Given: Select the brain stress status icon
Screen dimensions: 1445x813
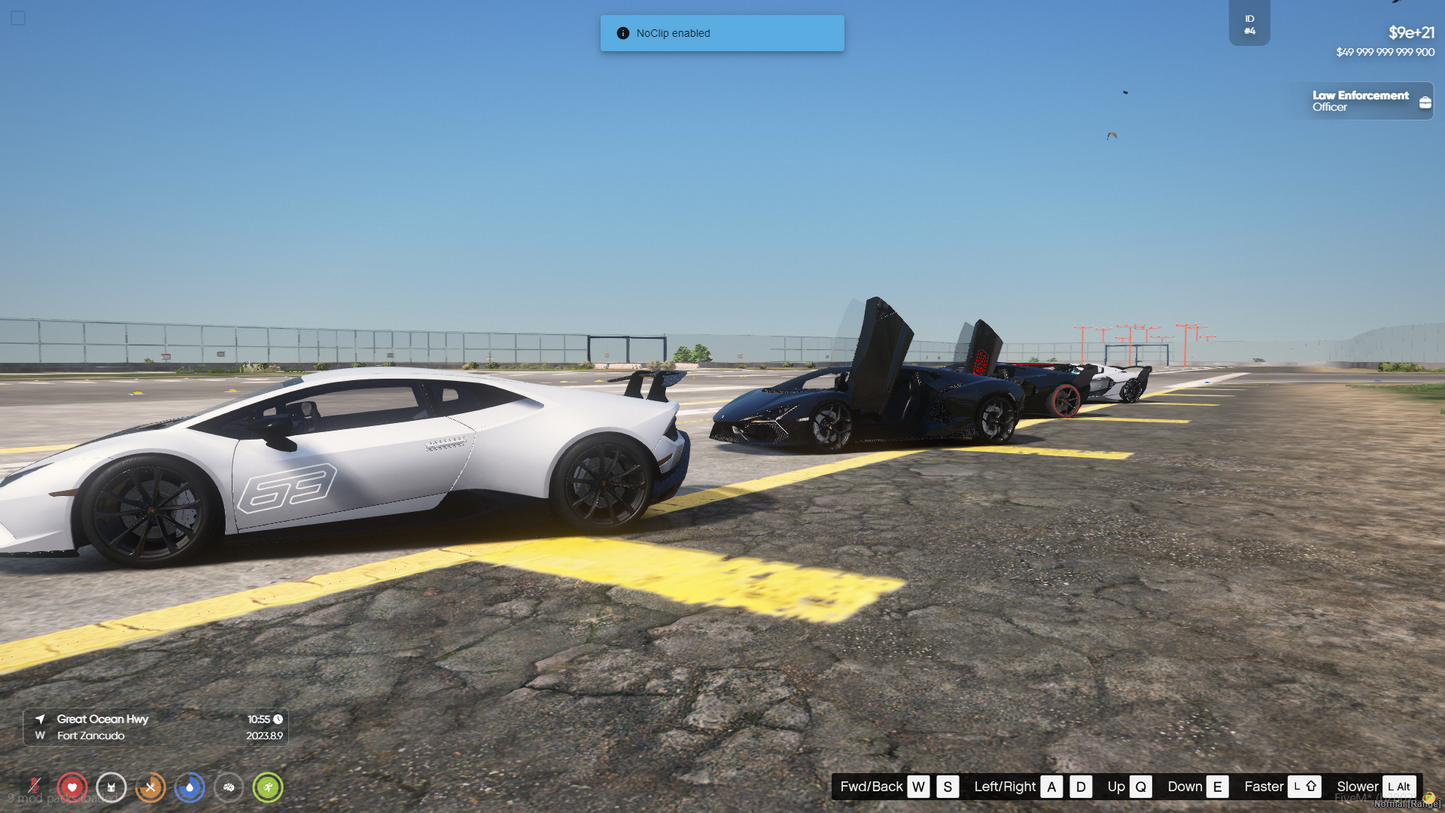Looking at the screenshot, I should (x=229, y=787).
